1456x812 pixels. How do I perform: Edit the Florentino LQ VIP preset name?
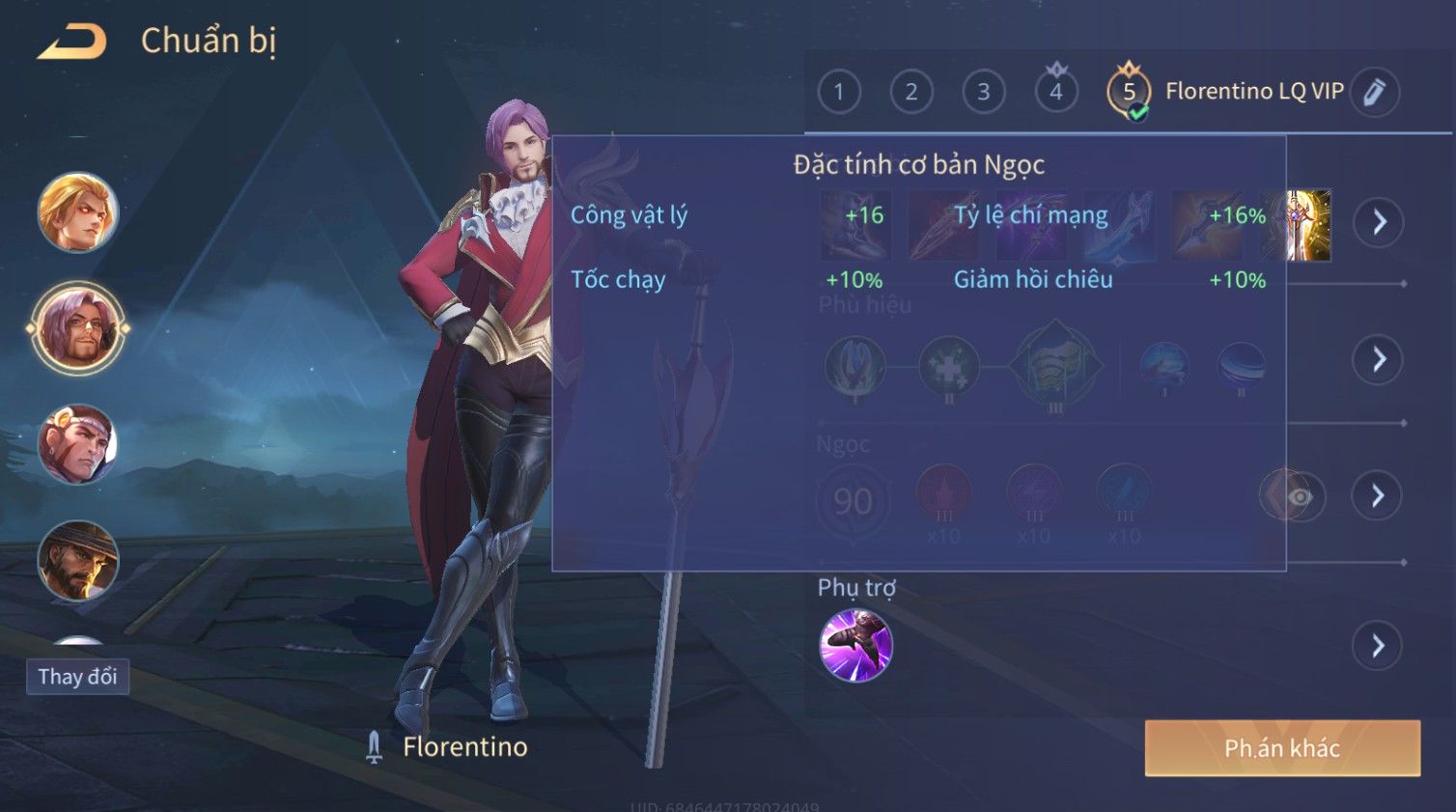pyautogui.click(x=1374, y=92)
